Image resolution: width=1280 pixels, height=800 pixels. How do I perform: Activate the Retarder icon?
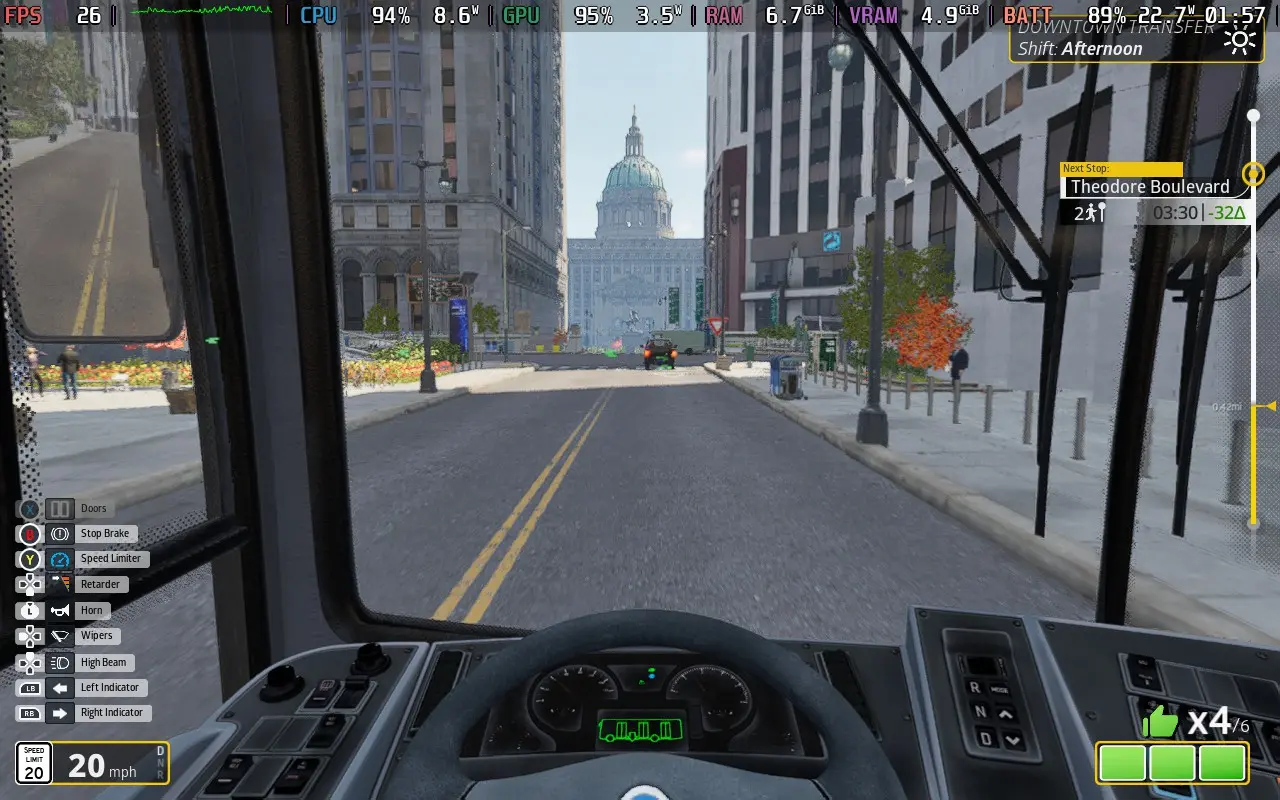click(58, 583)
